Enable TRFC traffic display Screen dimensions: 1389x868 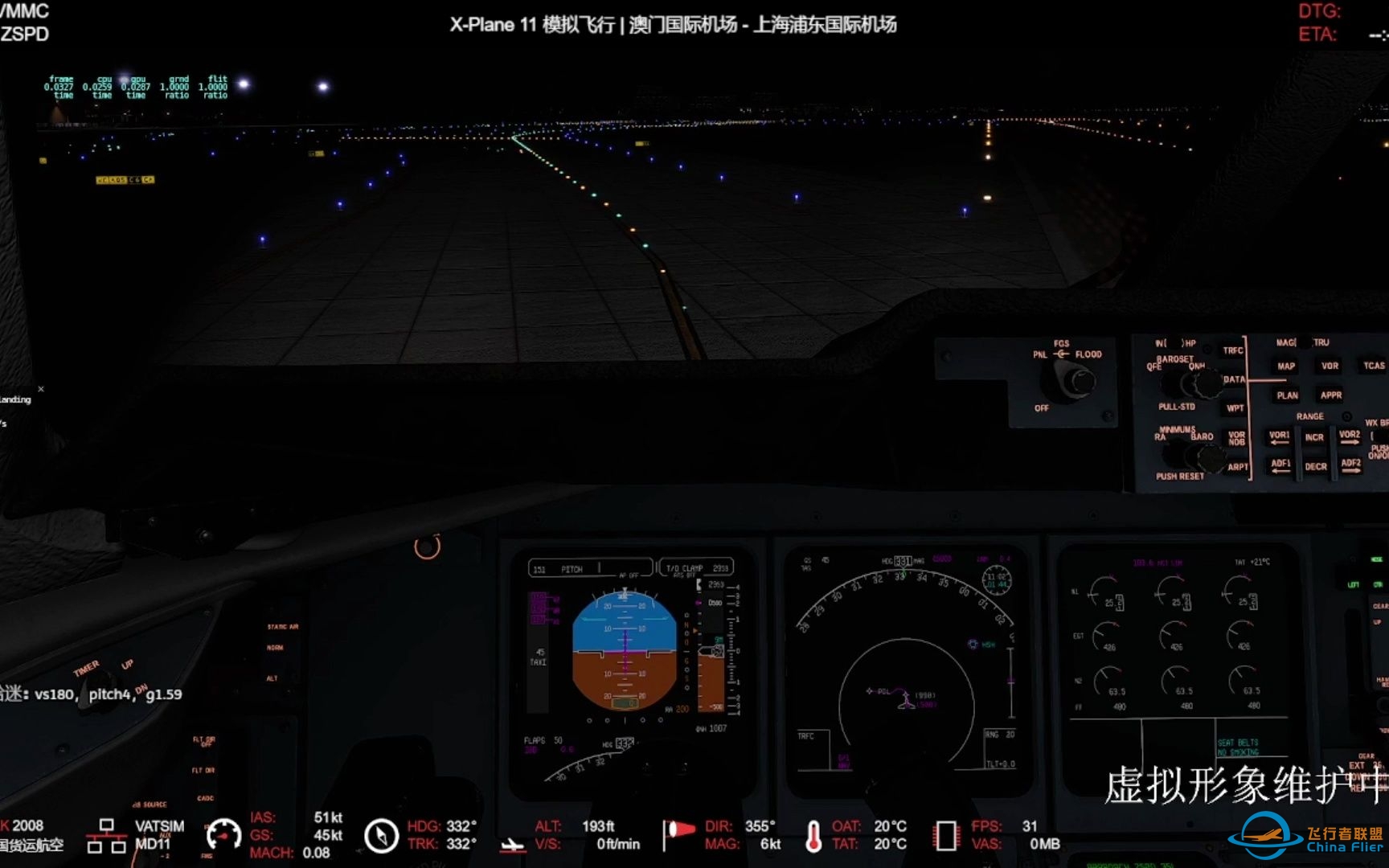pos(1233,350)
